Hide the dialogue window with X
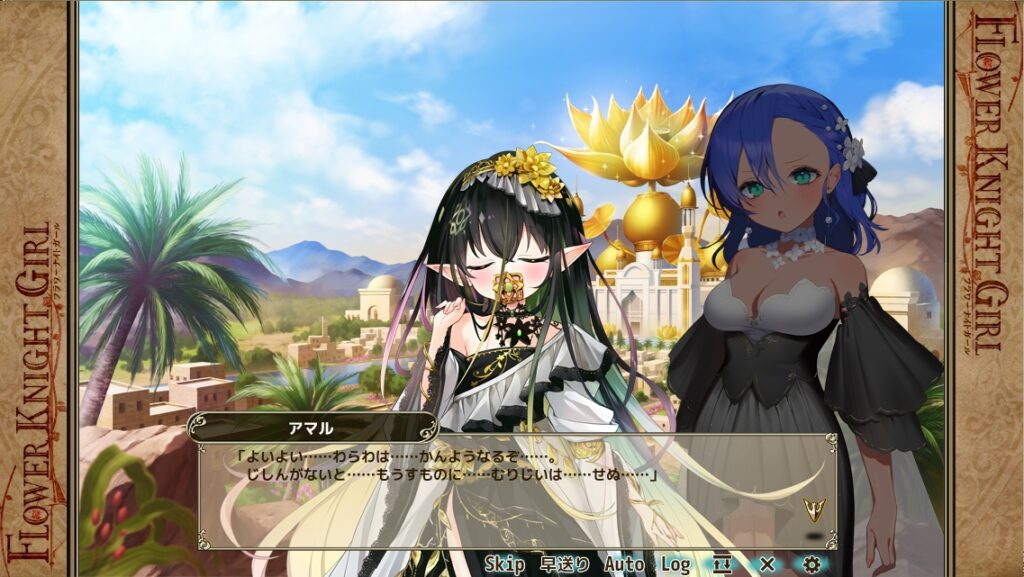This screenshot has height=577, width=1024. pos(767,565)
